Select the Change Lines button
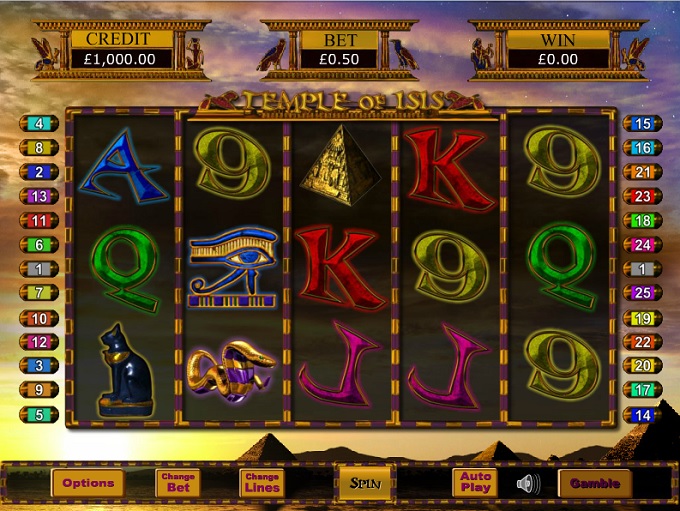This screenshot has height=511, width=680. [x=262, y=483]
